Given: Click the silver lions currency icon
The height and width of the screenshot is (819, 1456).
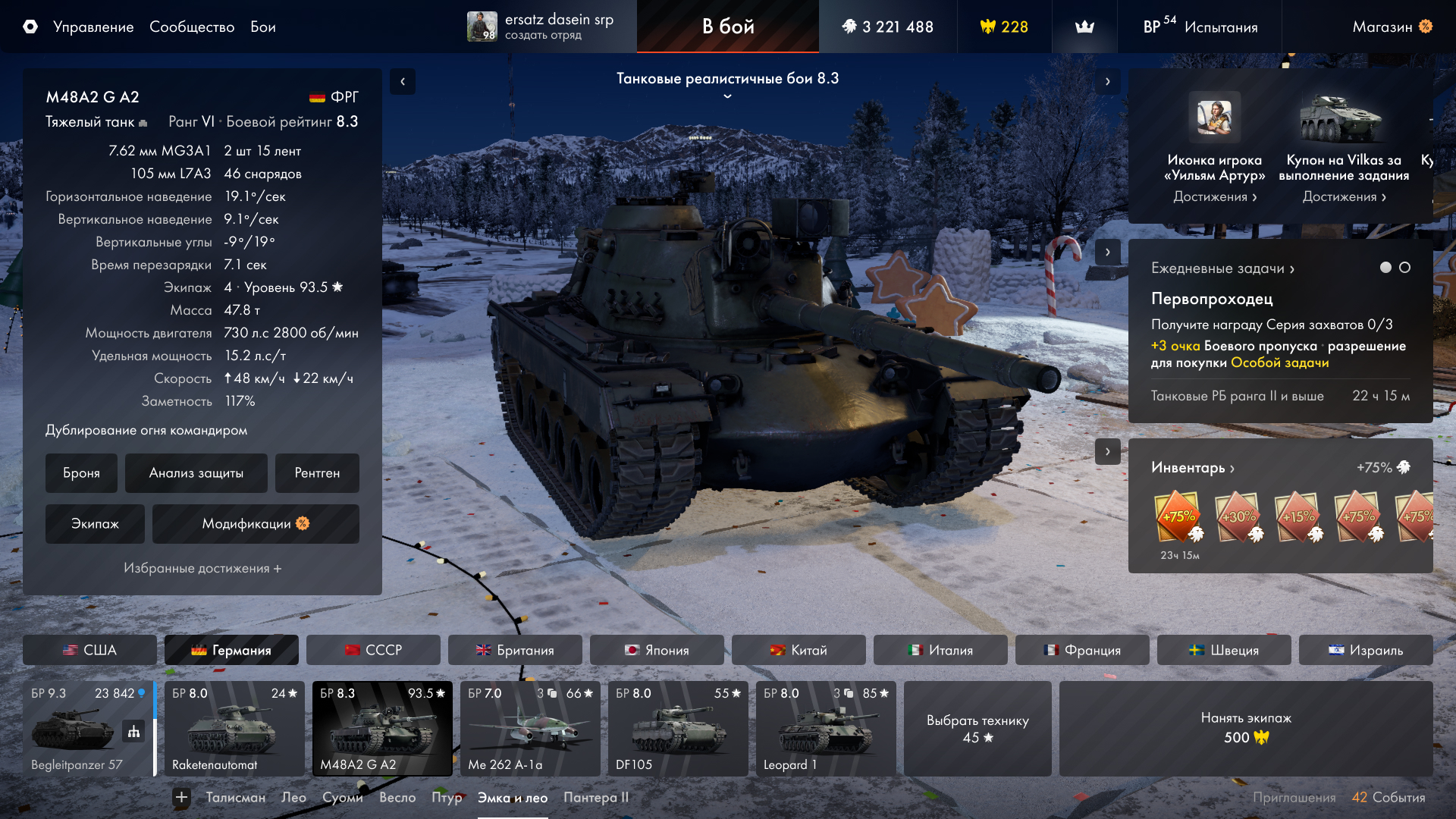Looking at the screenshot, I should point(851,25).
